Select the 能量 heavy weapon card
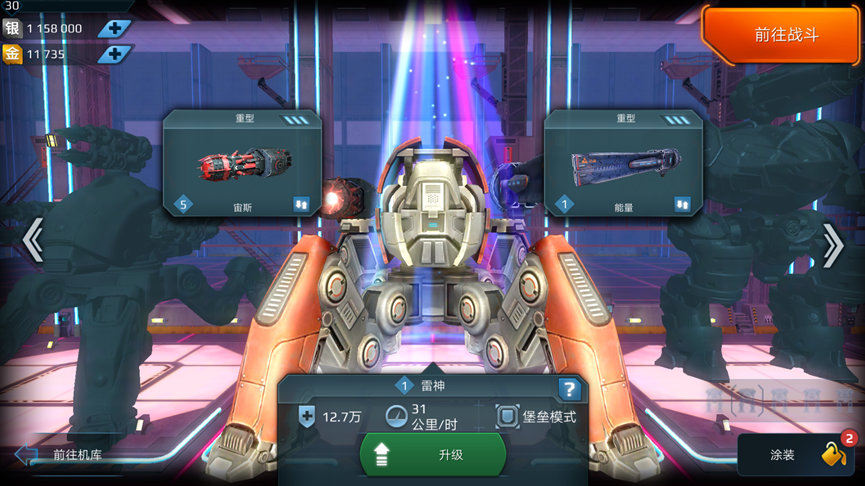The image size is (865, 486). (623, 163)
